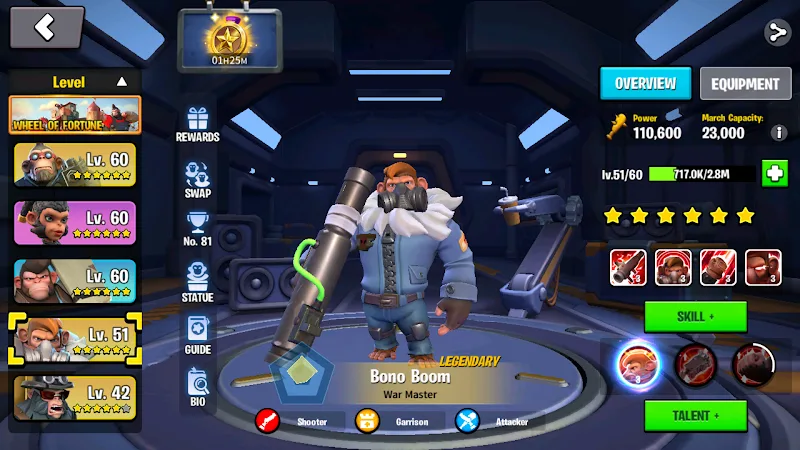
Task: Switch to the Overview tab
Action: pos(645,84)
